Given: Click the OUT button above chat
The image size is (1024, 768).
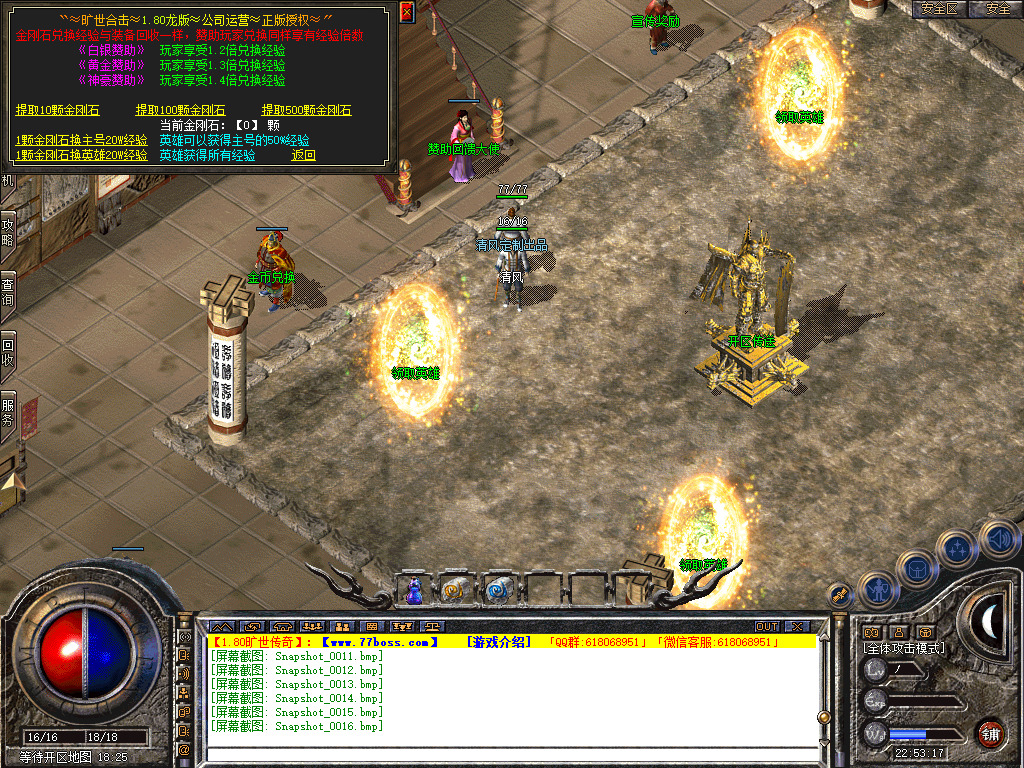Looking at the screenshot, I should click(767, 627).
